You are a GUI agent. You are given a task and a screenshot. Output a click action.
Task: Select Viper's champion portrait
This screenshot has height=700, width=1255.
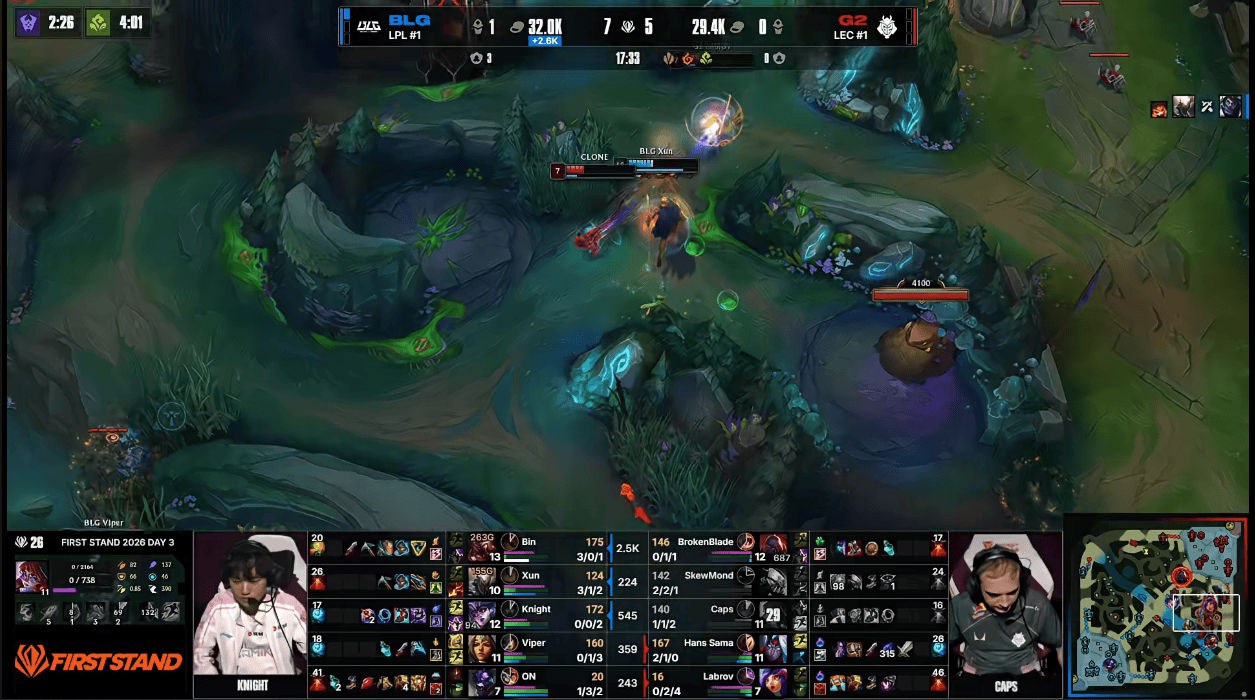(484, 648)
